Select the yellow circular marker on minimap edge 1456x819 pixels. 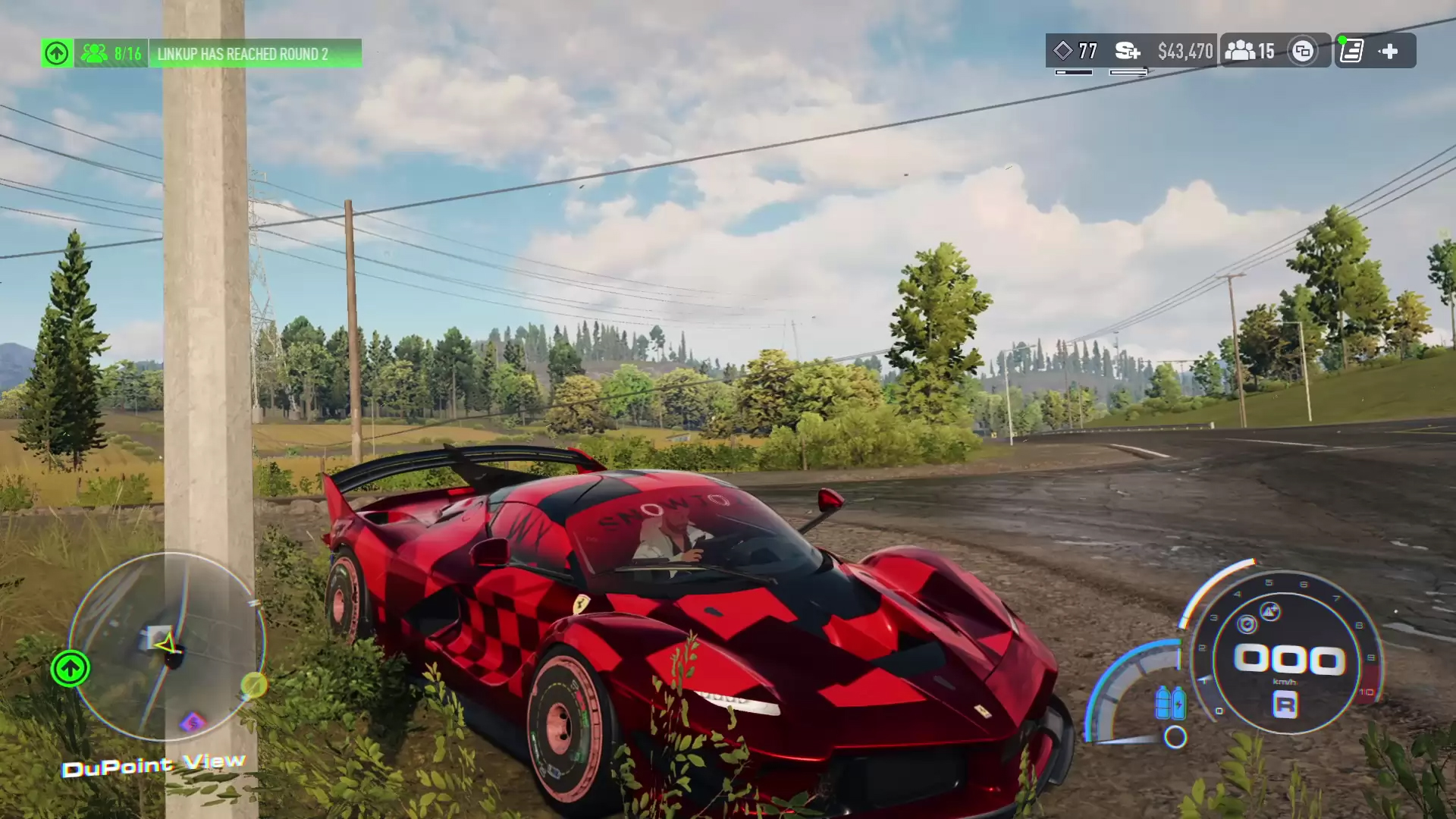pyautogui.click(x=253, y=686)
